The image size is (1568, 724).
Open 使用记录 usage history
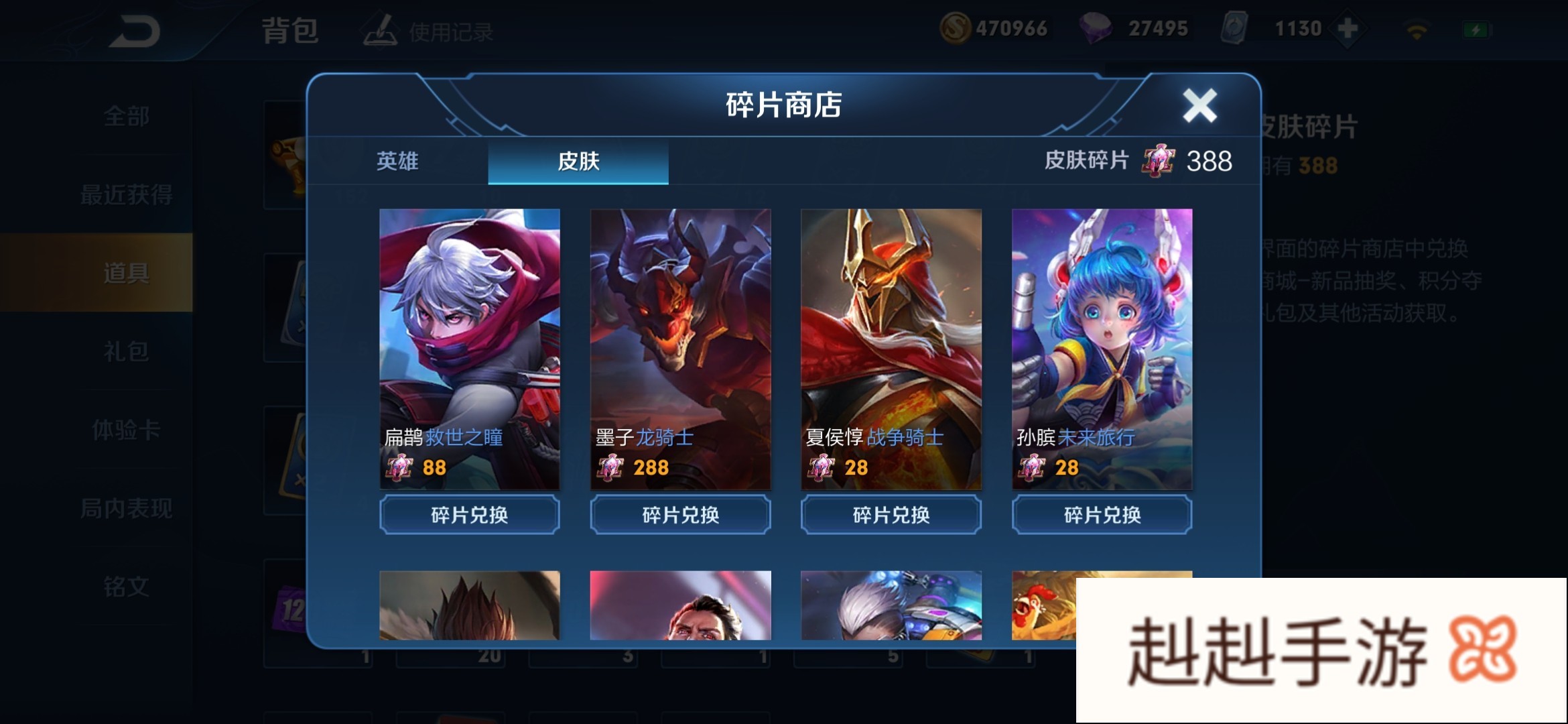(x=429, y=32)
